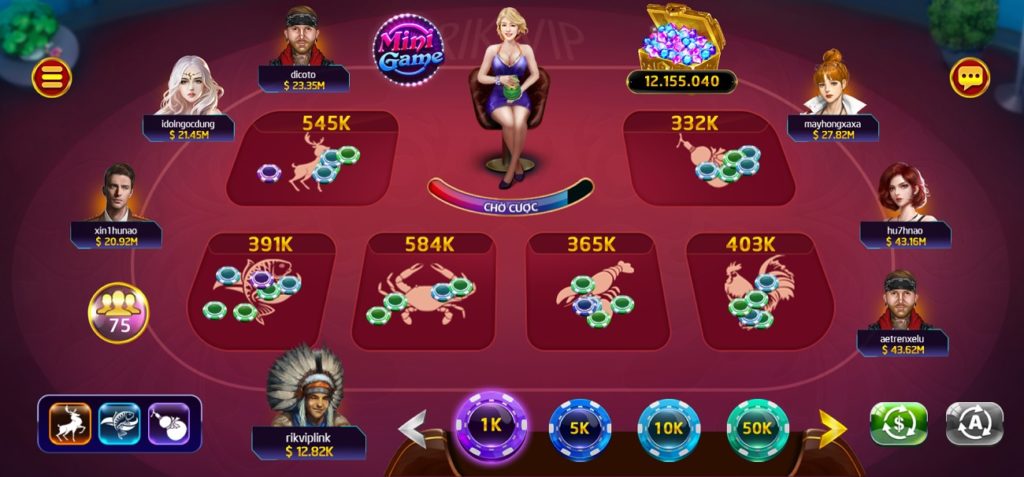This screenshot has width=1024, height=477.
Task: Open the hamburger menu button
Action: point(51,77)
